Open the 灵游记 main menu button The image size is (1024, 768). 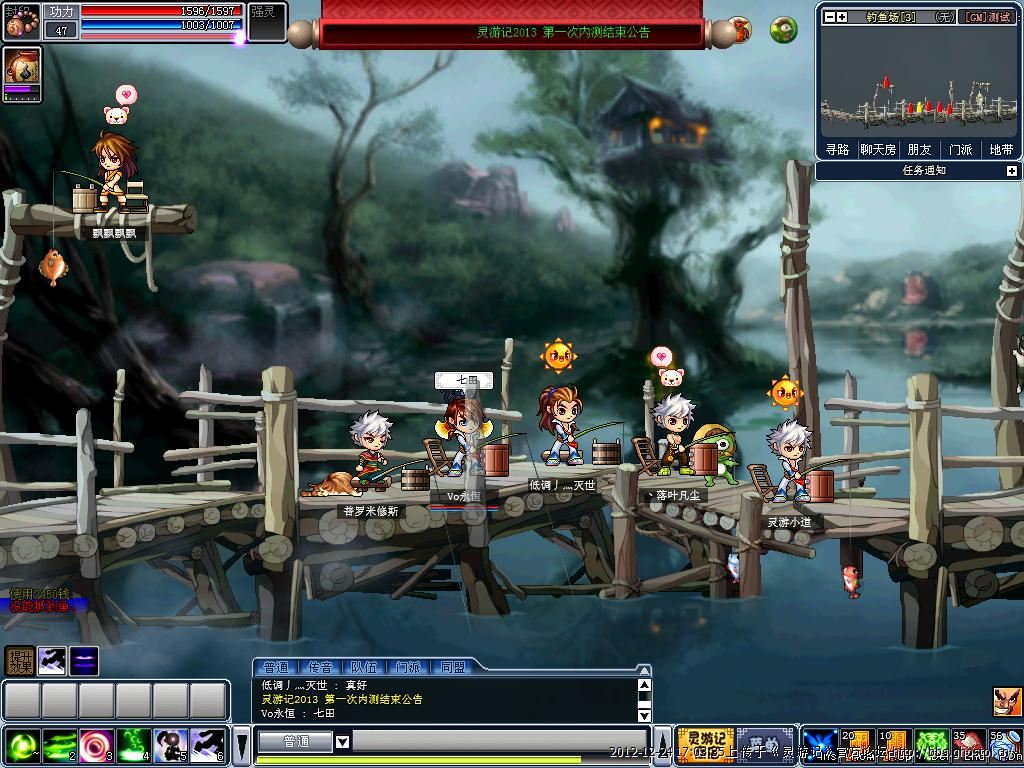705,741
